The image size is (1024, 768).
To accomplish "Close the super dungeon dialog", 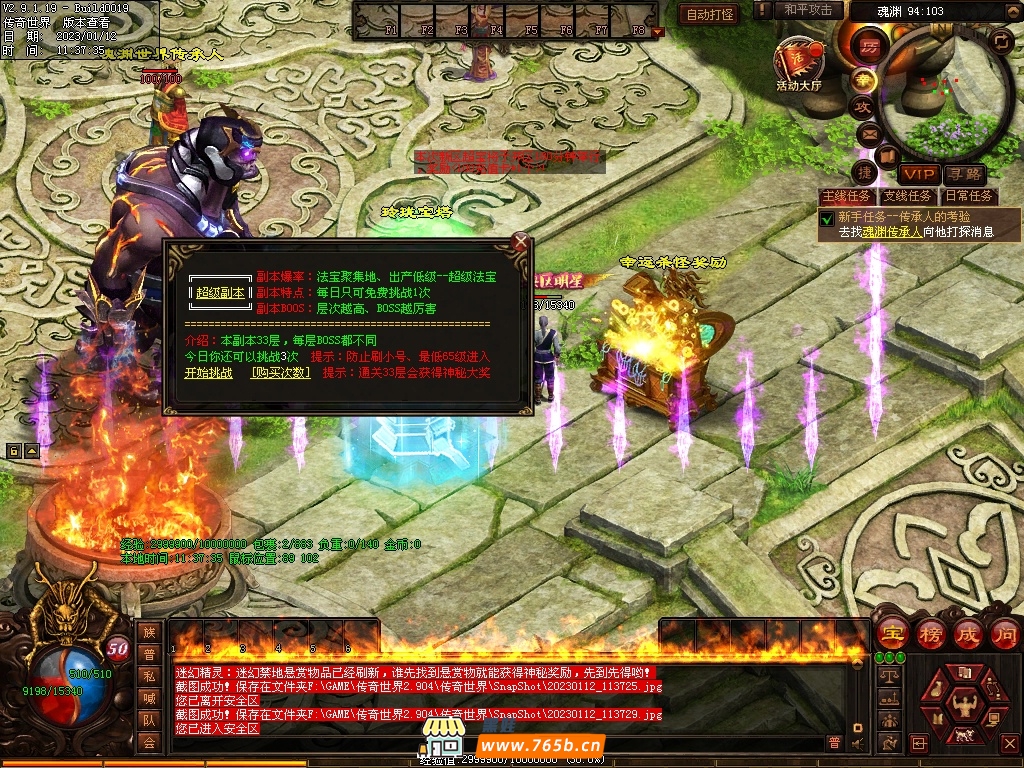I will click(x=520, y=242).
